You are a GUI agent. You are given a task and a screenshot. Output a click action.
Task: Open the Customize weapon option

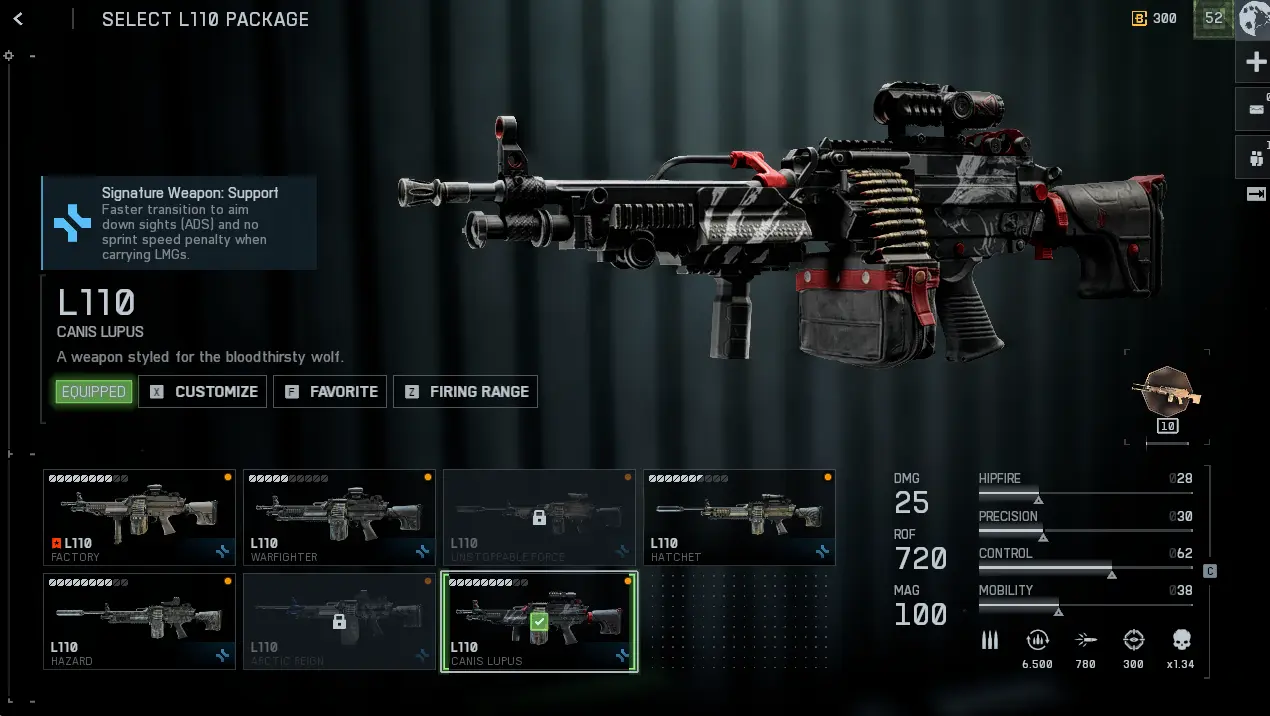point(203,392)
